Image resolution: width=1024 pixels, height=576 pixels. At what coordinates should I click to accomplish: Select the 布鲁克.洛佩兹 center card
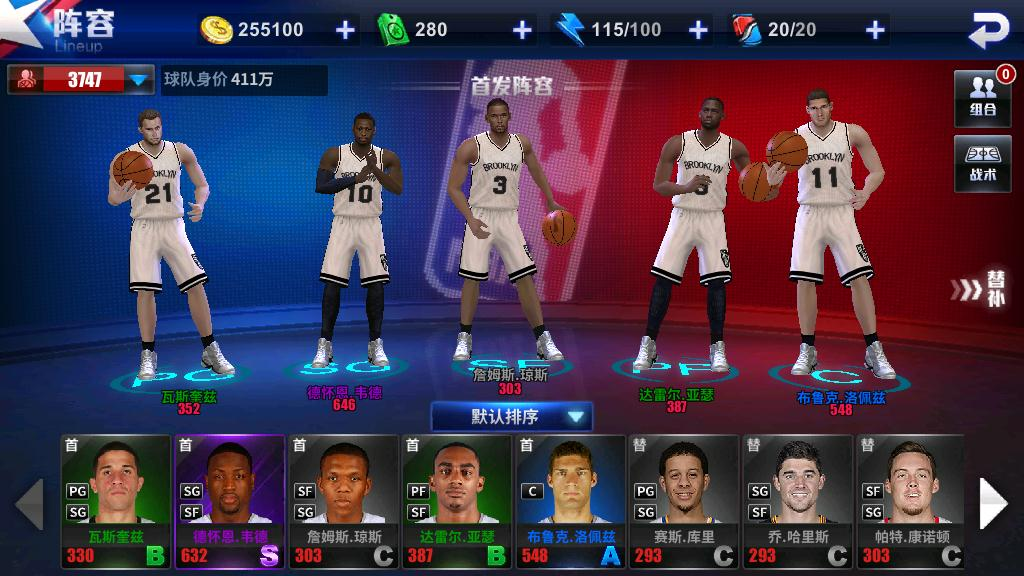pos(569,501)
